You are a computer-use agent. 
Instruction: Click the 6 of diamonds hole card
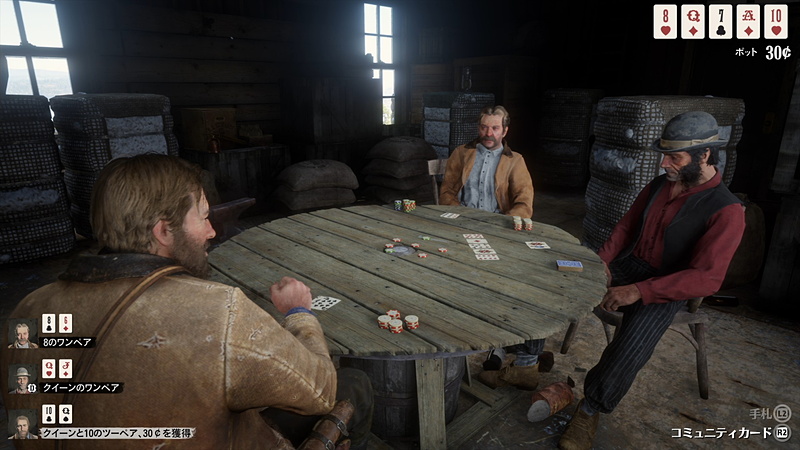65,324
